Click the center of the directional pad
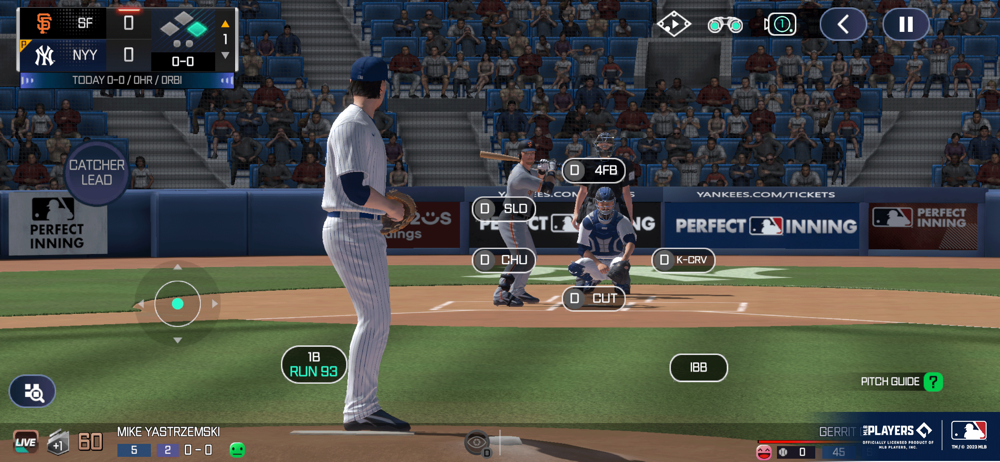Image resolution: width=1000 pixels, height=462 pixels. [177, 303]
